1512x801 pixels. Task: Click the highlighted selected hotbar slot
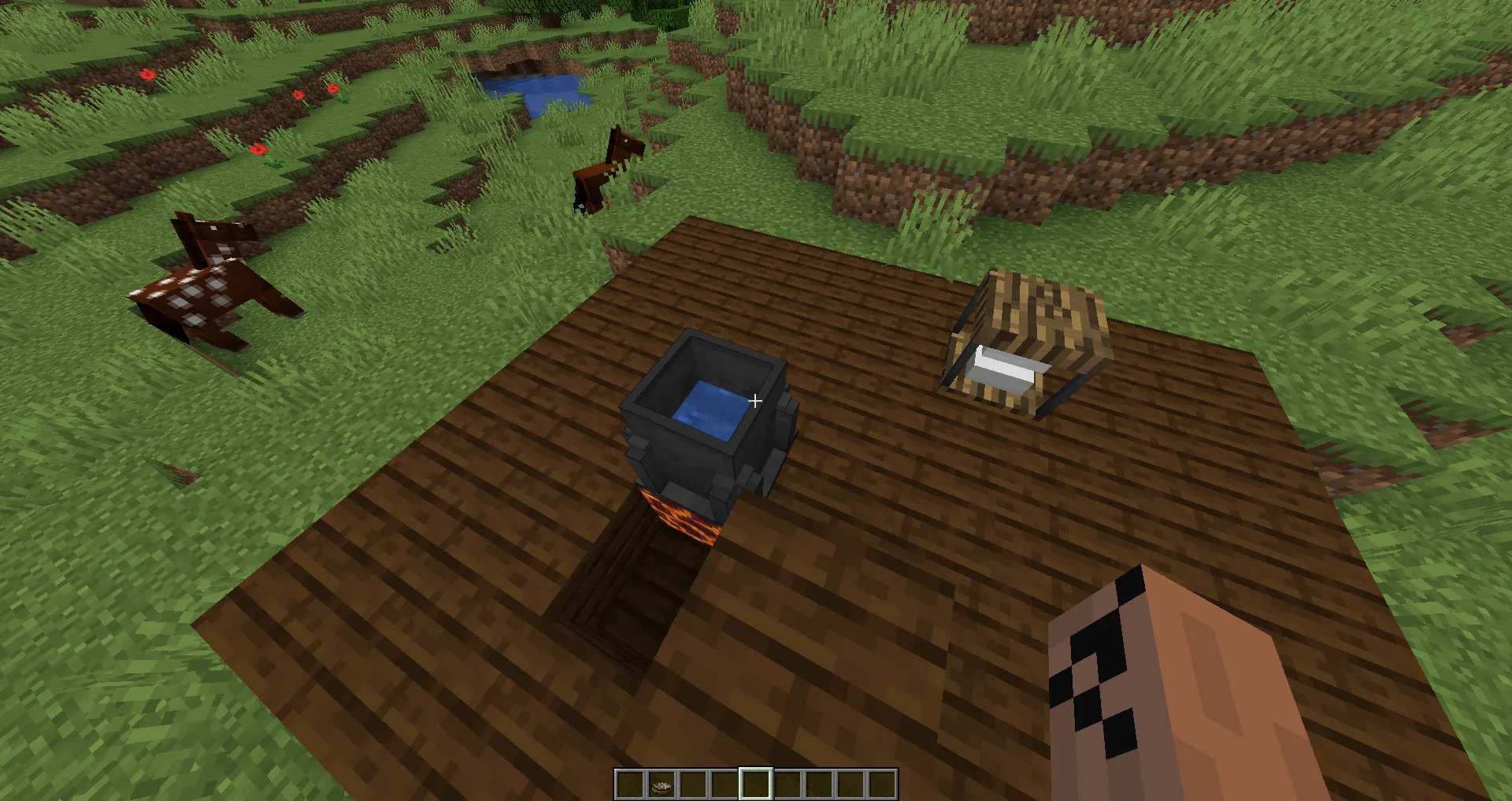[x=756, y=784]
